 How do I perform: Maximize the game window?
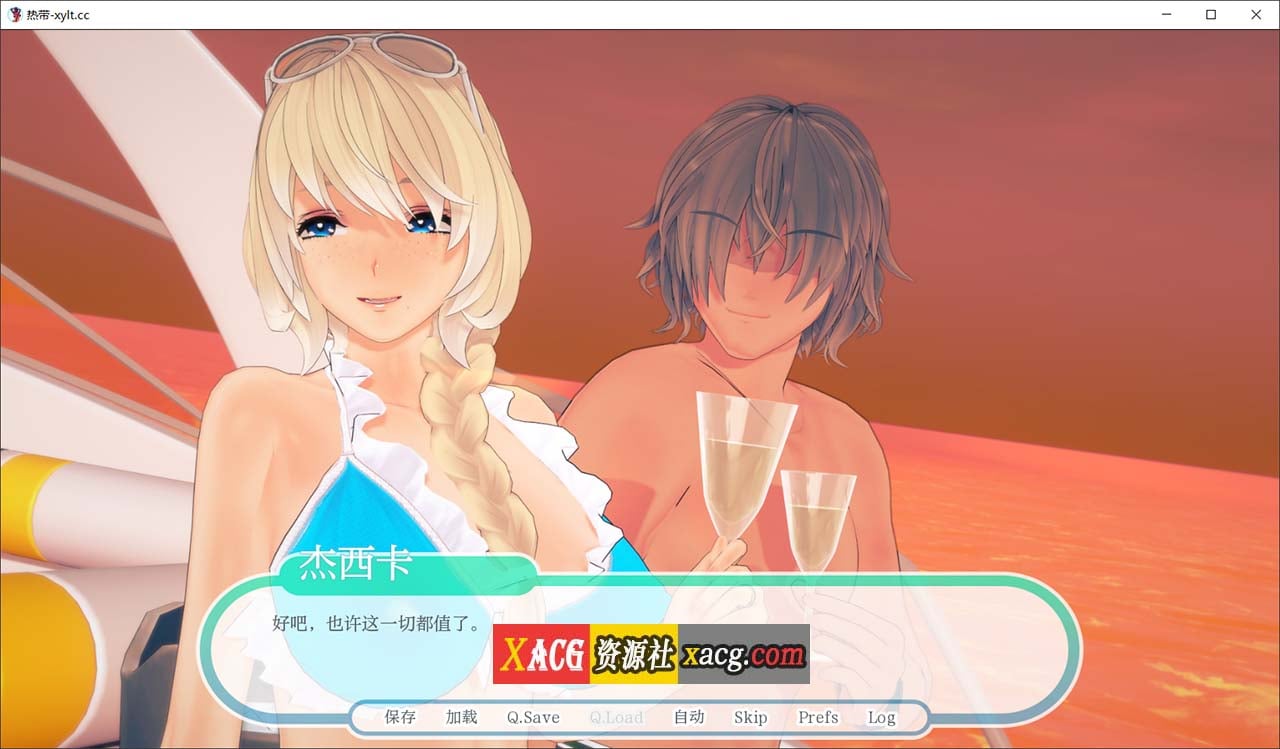coord(1211,14)
